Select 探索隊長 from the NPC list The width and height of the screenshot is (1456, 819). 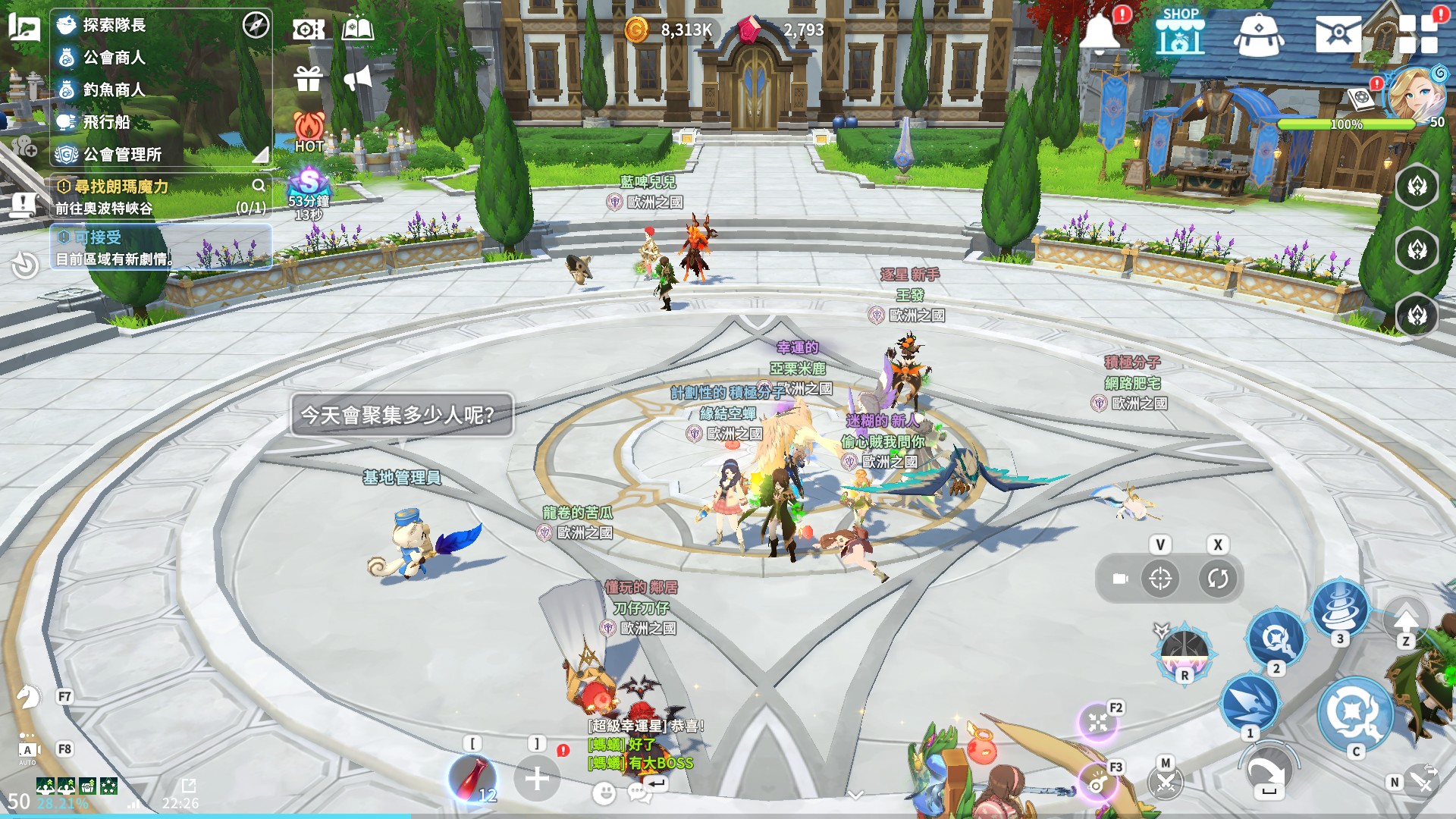[x=114, y=25]
